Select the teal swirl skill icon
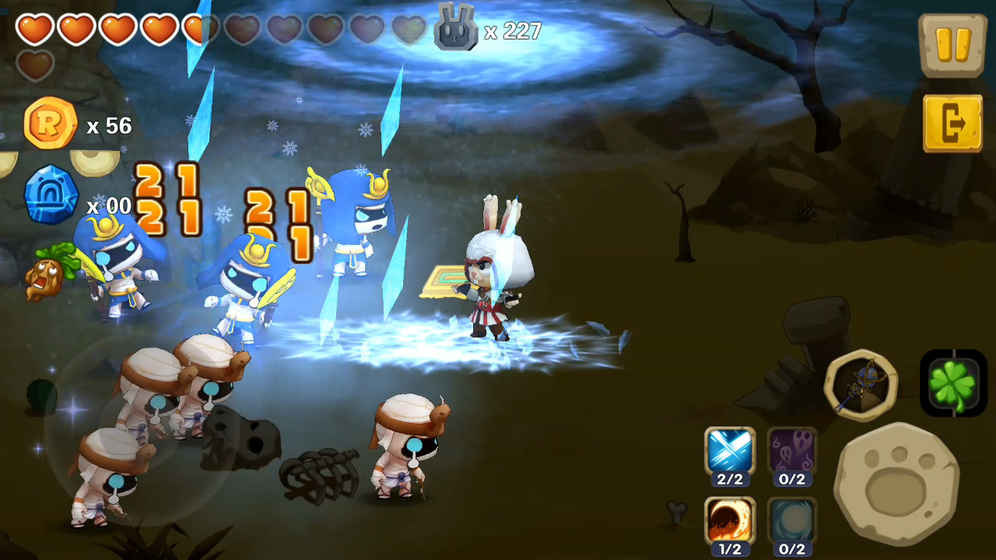The image size is (996, 560). coord(792,521)
